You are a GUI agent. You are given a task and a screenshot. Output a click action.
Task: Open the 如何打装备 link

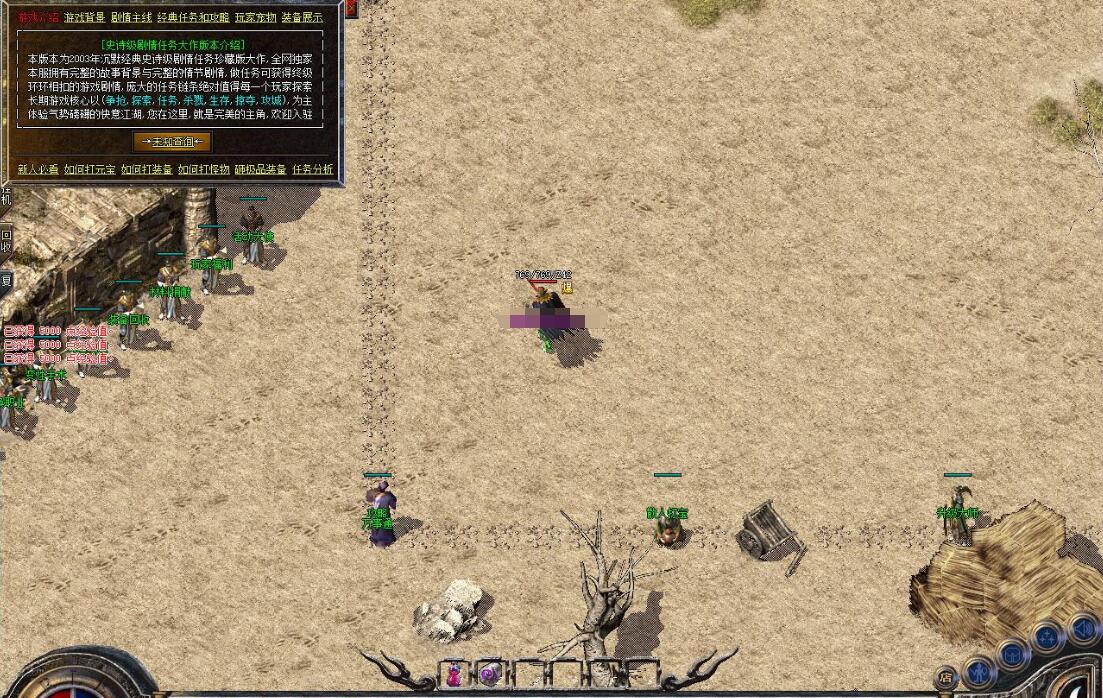pyautogui.click(x=146, y=170)
